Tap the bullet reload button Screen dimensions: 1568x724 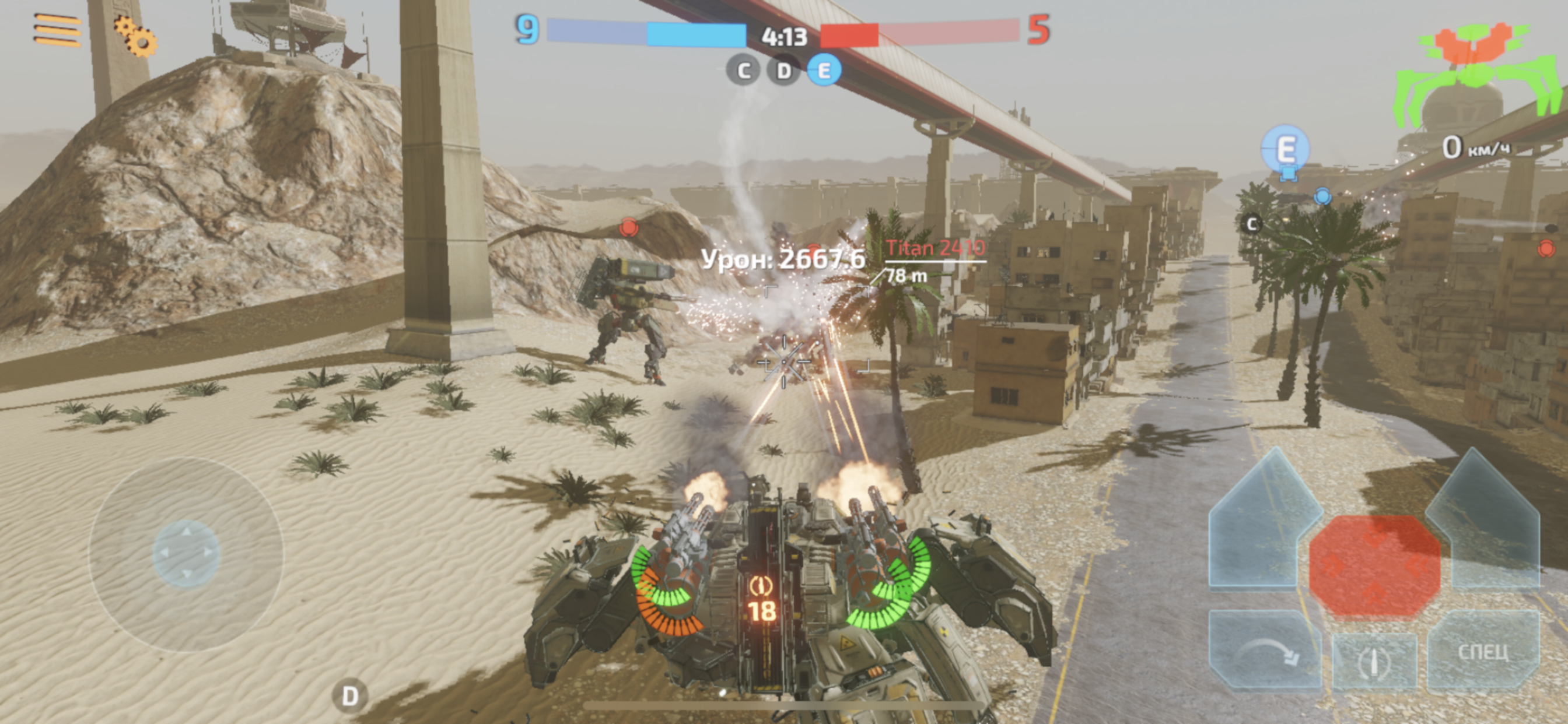pos(1373,660)
